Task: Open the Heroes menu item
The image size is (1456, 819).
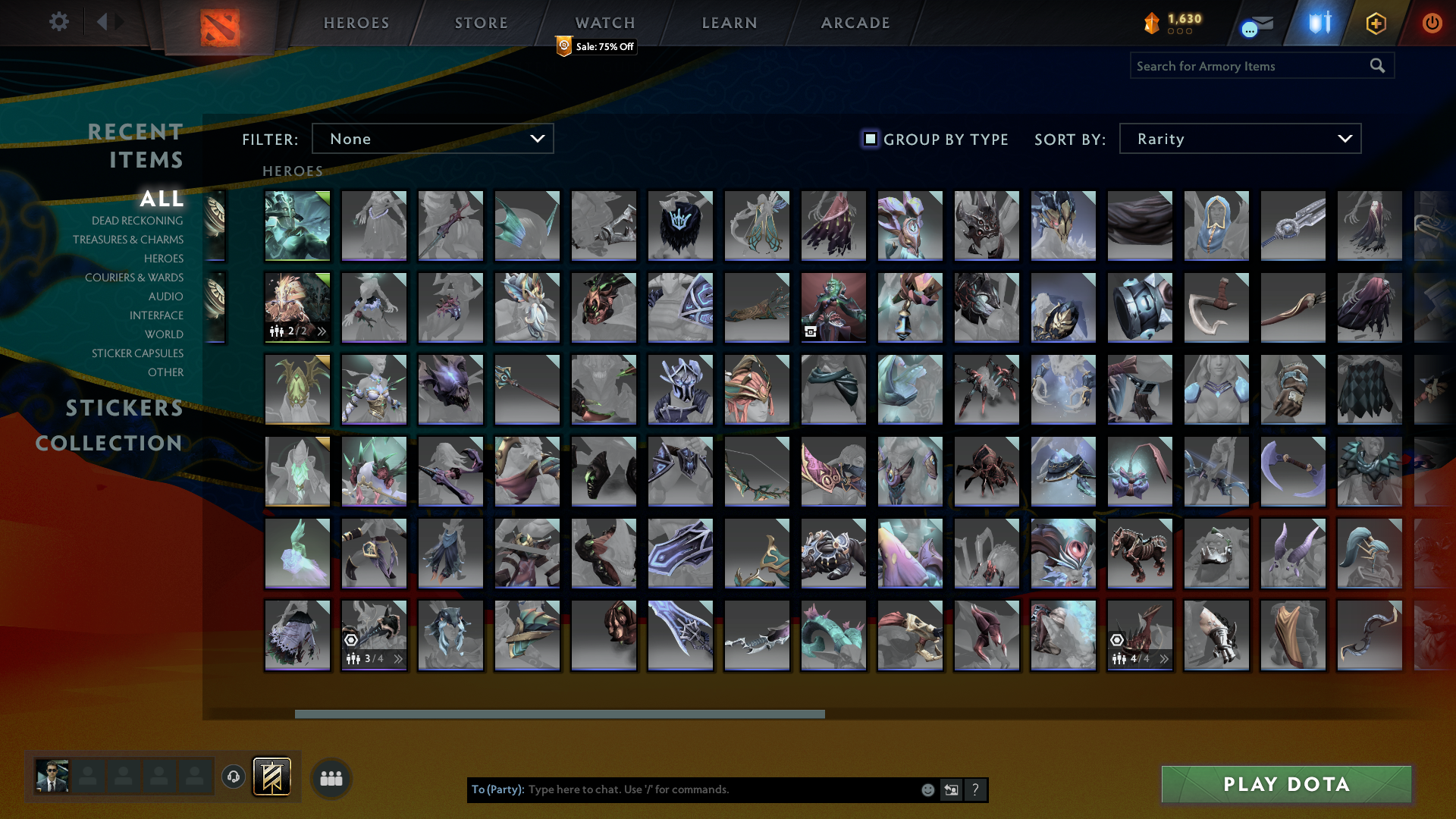Action: (x=355, y=23)
